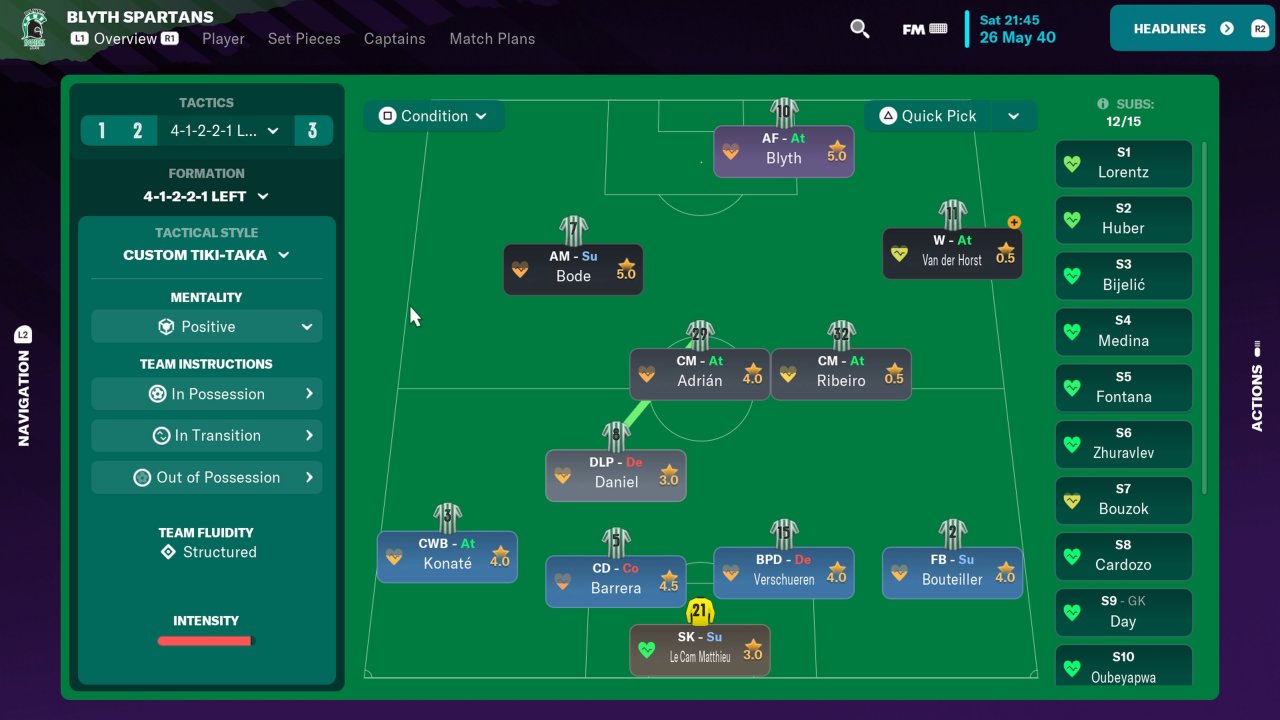Open In Possession team instructions

click(x=207, y=394)
